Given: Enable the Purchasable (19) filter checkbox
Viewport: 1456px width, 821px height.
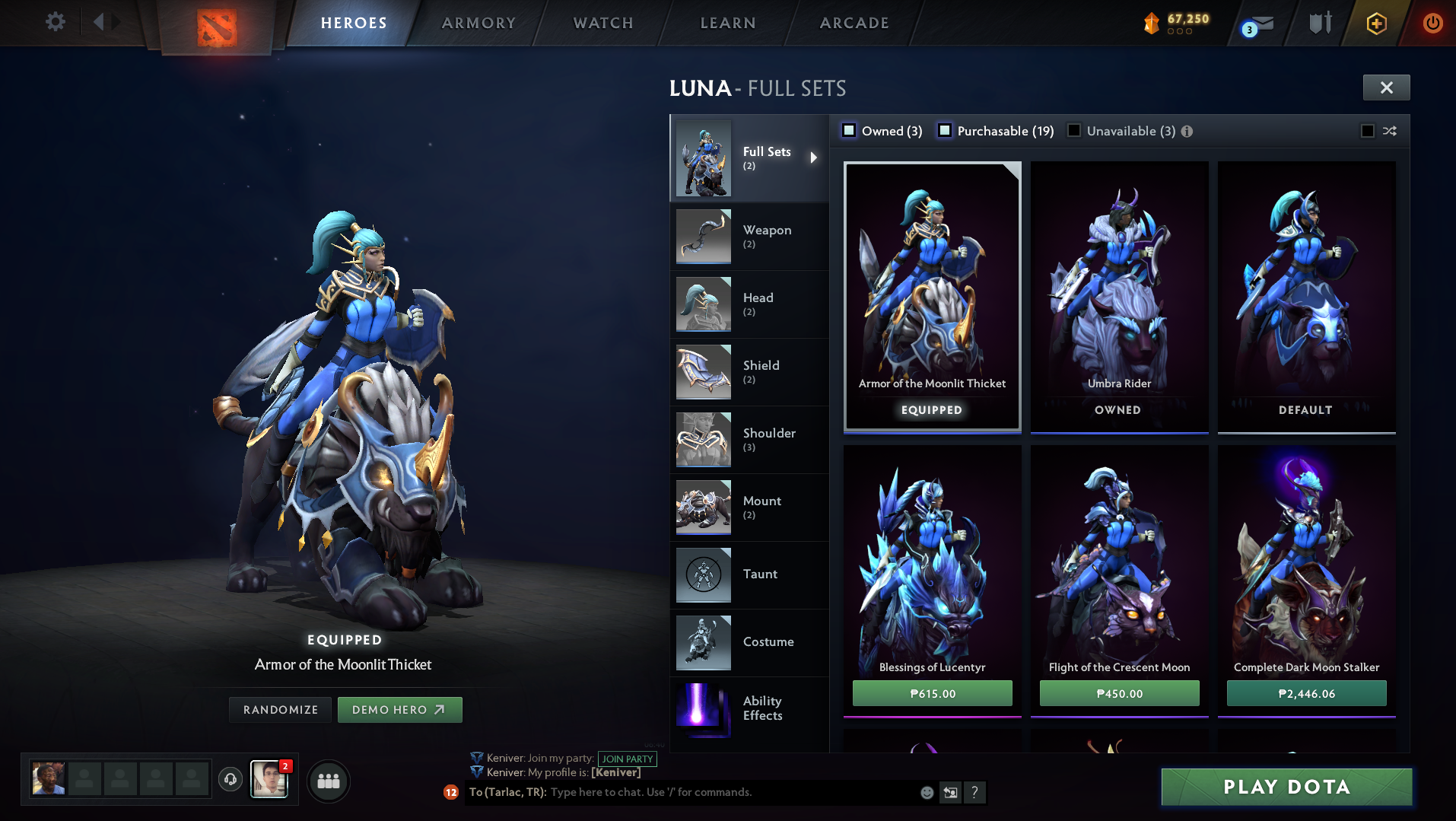Looking at the screenshot, I should [x=946, y=130].
